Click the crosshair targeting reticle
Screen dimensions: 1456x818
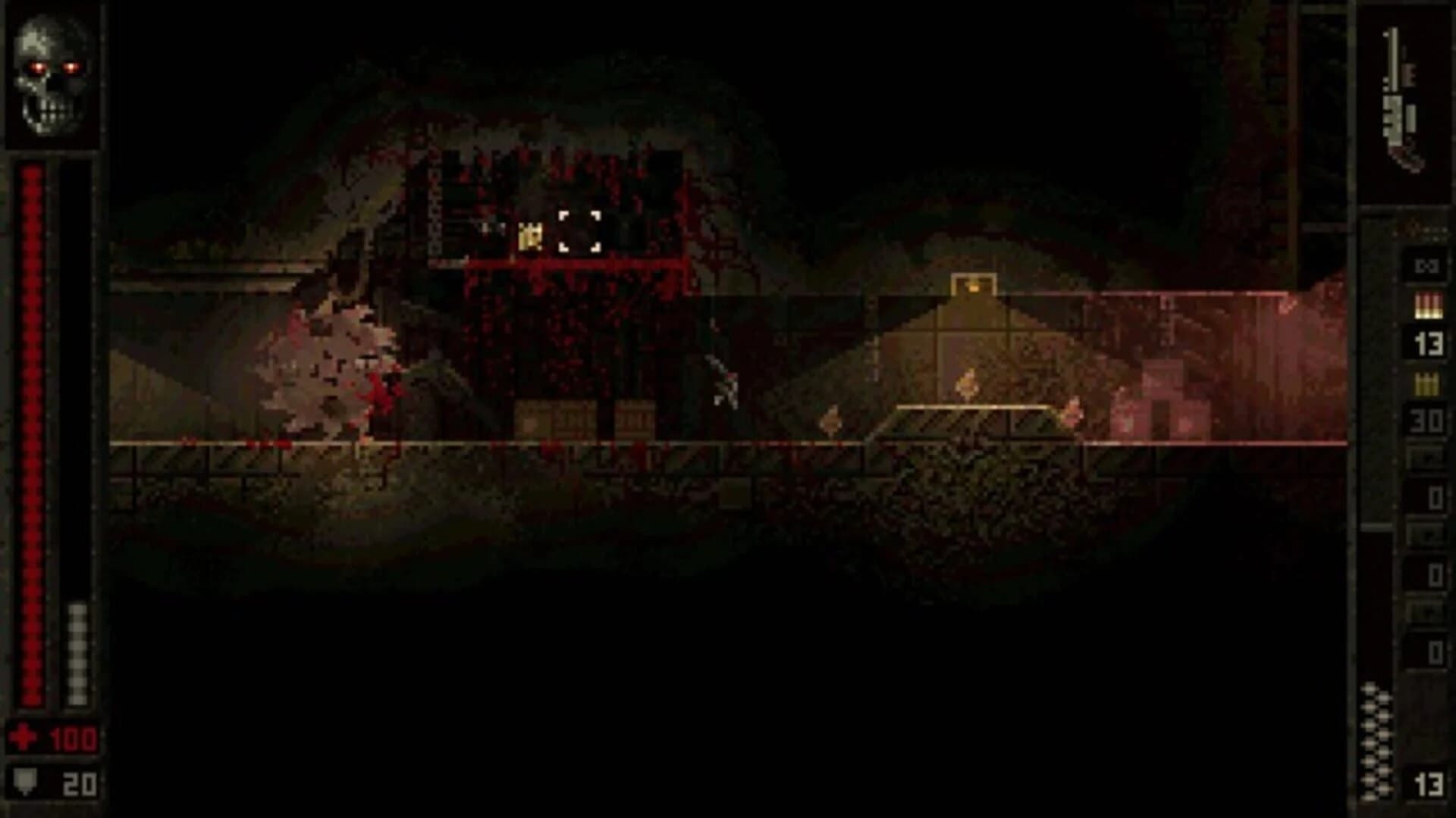click(x=580, y=230)
